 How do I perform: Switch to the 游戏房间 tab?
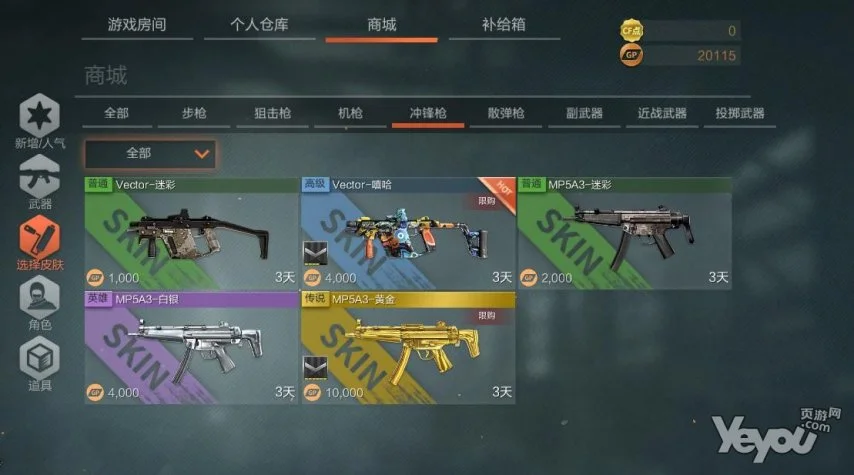[137, 26]
